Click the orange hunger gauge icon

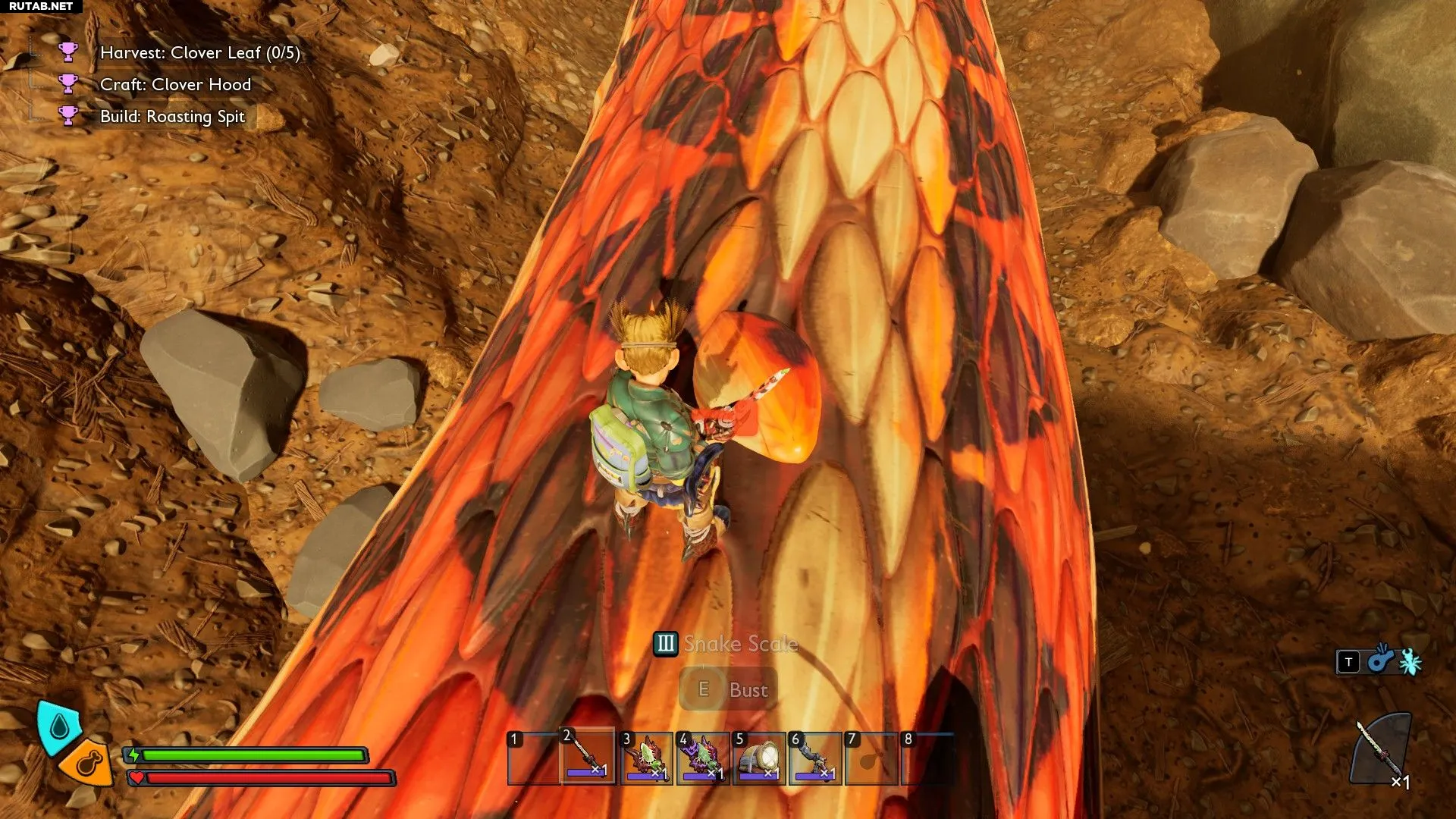(88, 762)
